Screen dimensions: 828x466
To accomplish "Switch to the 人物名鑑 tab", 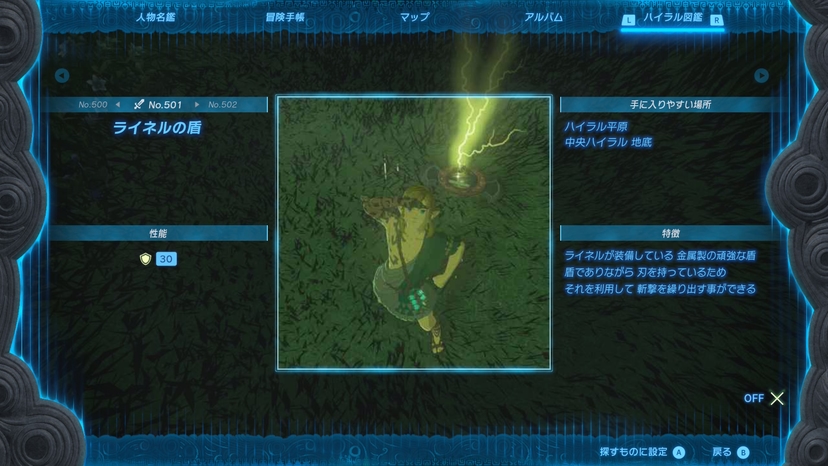I will (x=153, y=17).
